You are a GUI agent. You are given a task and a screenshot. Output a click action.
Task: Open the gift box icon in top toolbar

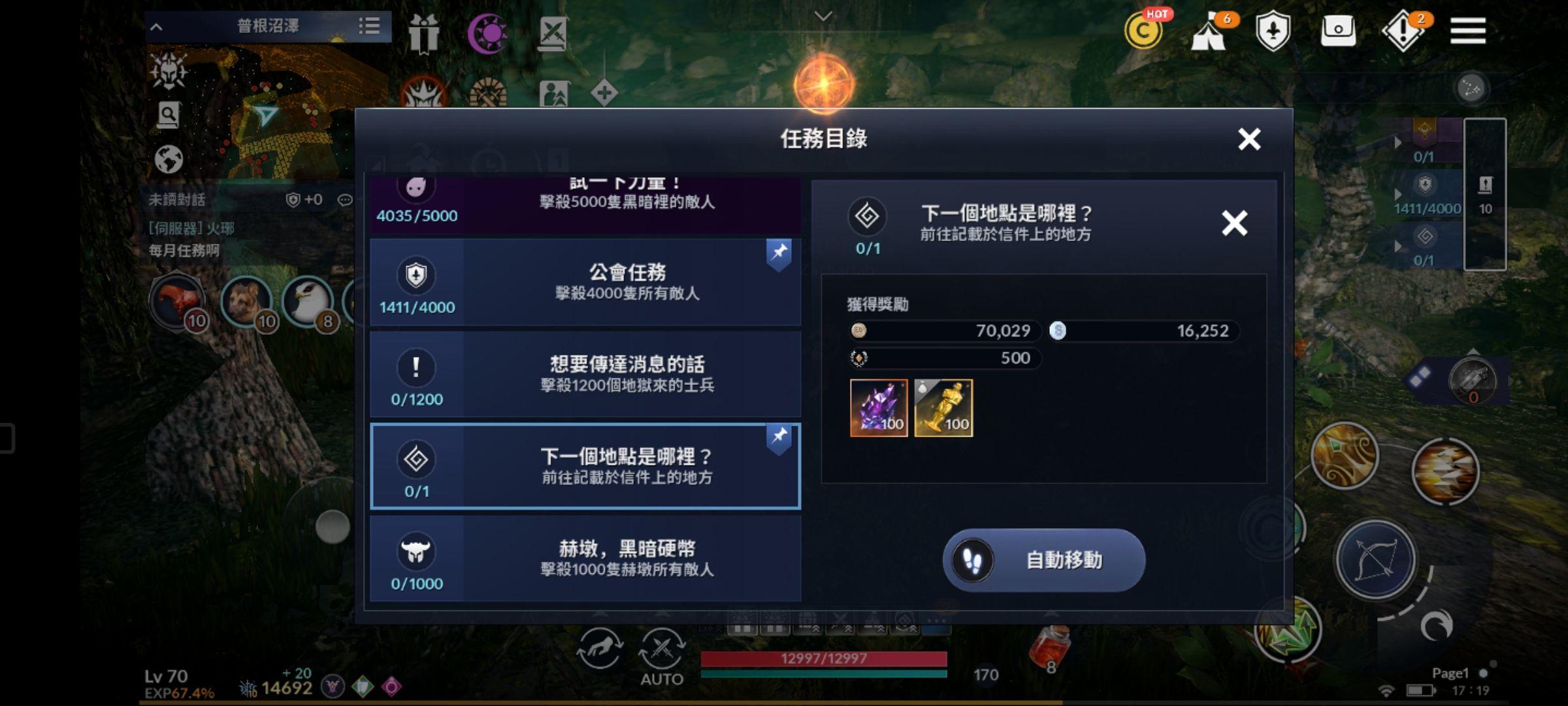(x=425, y=34)
